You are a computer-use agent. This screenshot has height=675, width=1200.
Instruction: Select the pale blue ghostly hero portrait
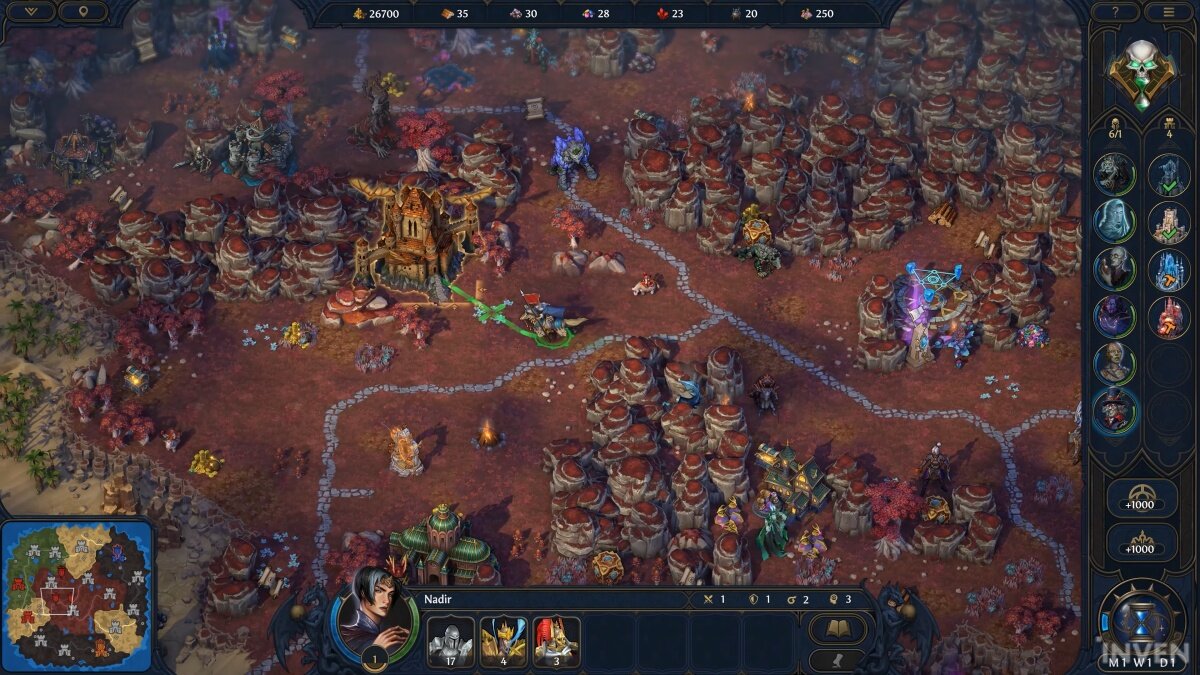click(x=1113, y=220)
